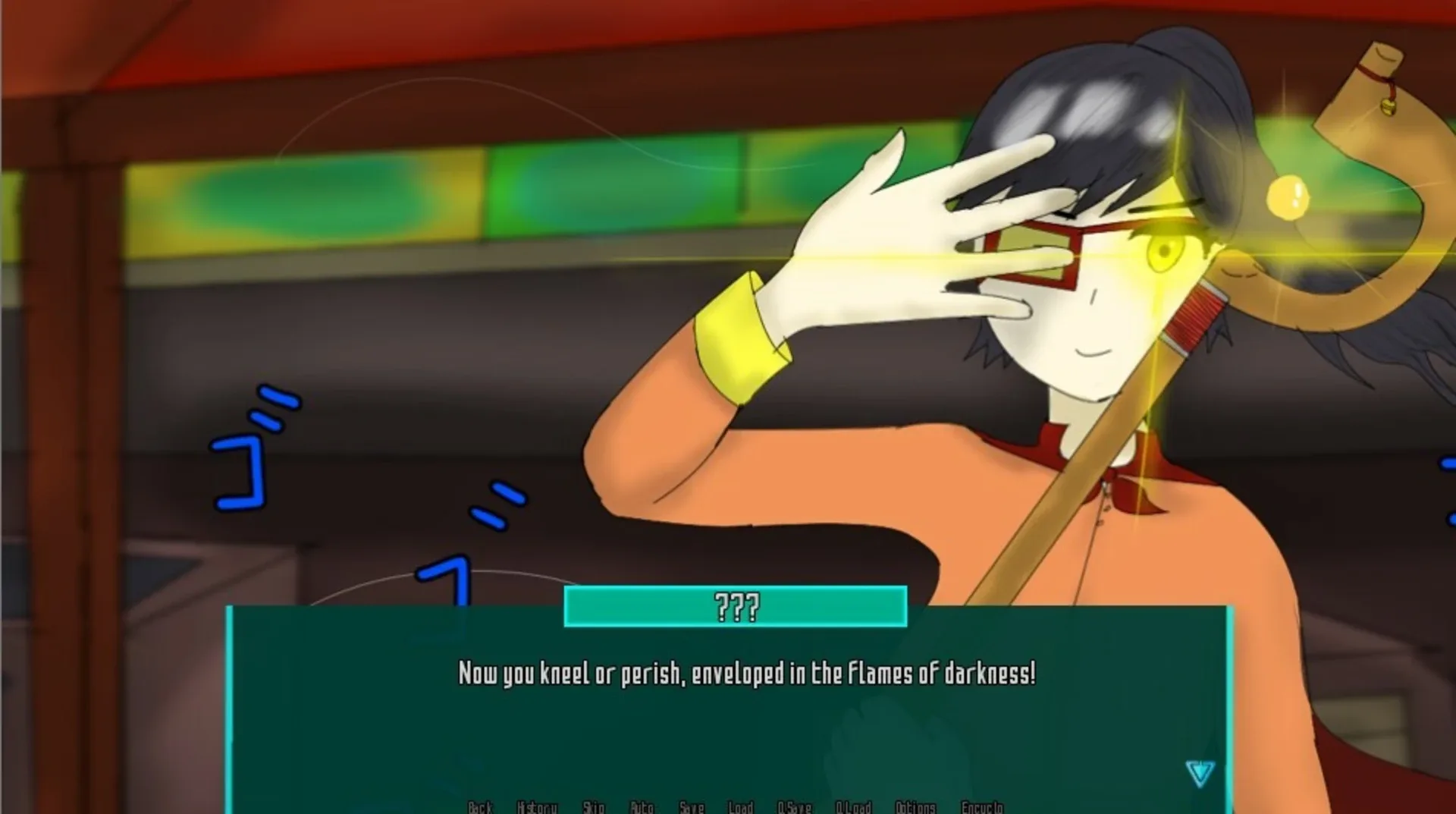Image resolution: width=1456 pixels, height=814 pixels.
Task: View the dialogue History
Action: coord(538,808)
